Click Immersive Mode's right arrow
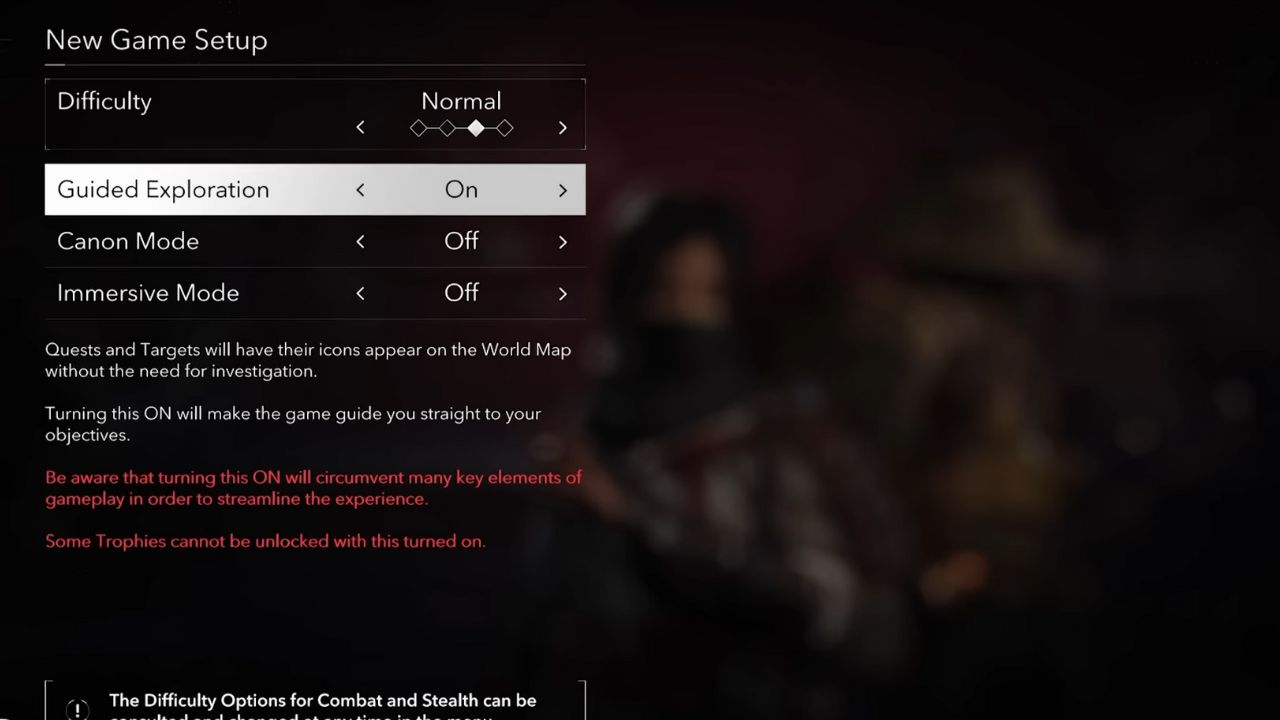 pyautogui.click(x=562, y=293)
